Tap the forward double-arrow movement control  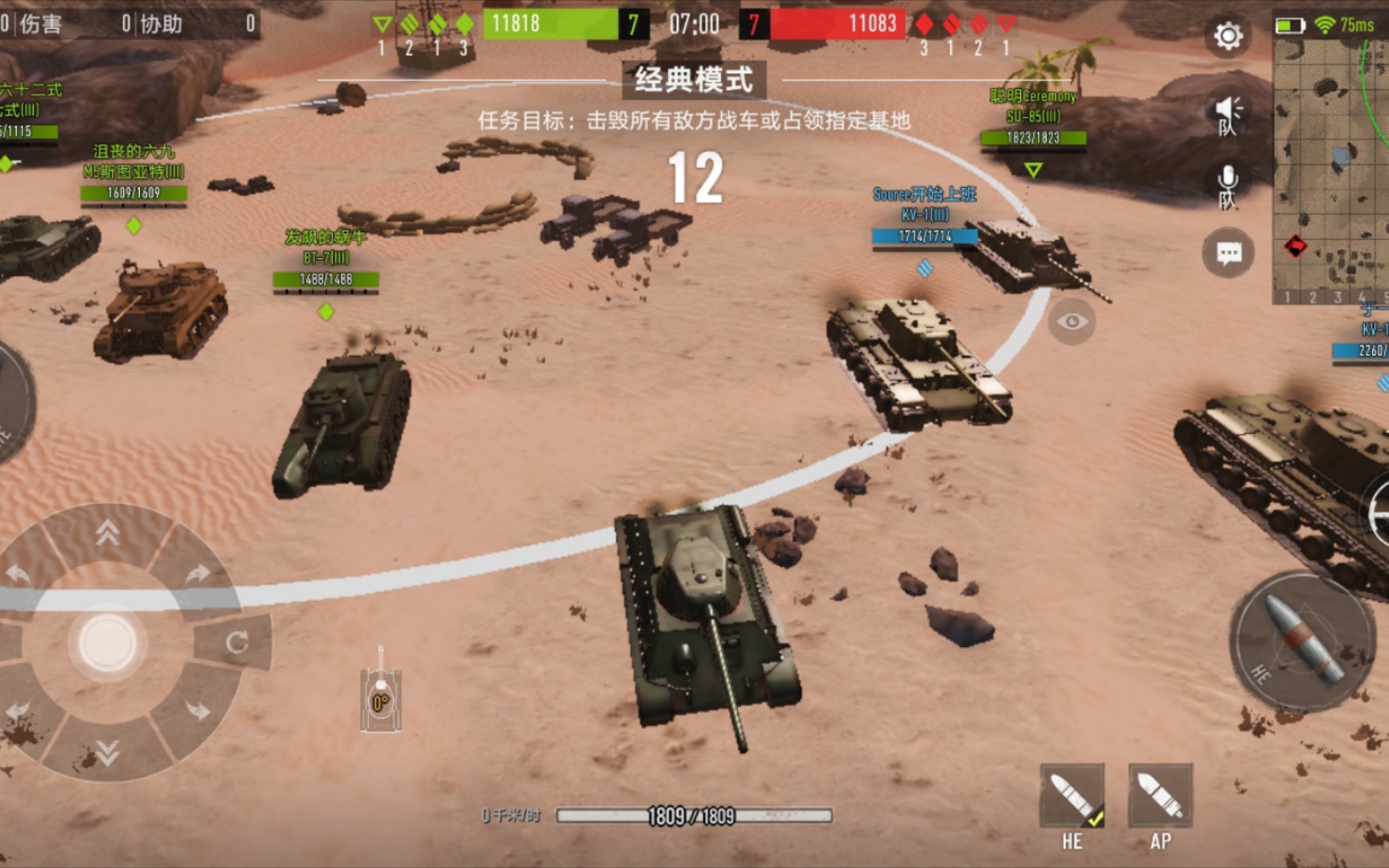pyautogui.click(x=108, y=532)
